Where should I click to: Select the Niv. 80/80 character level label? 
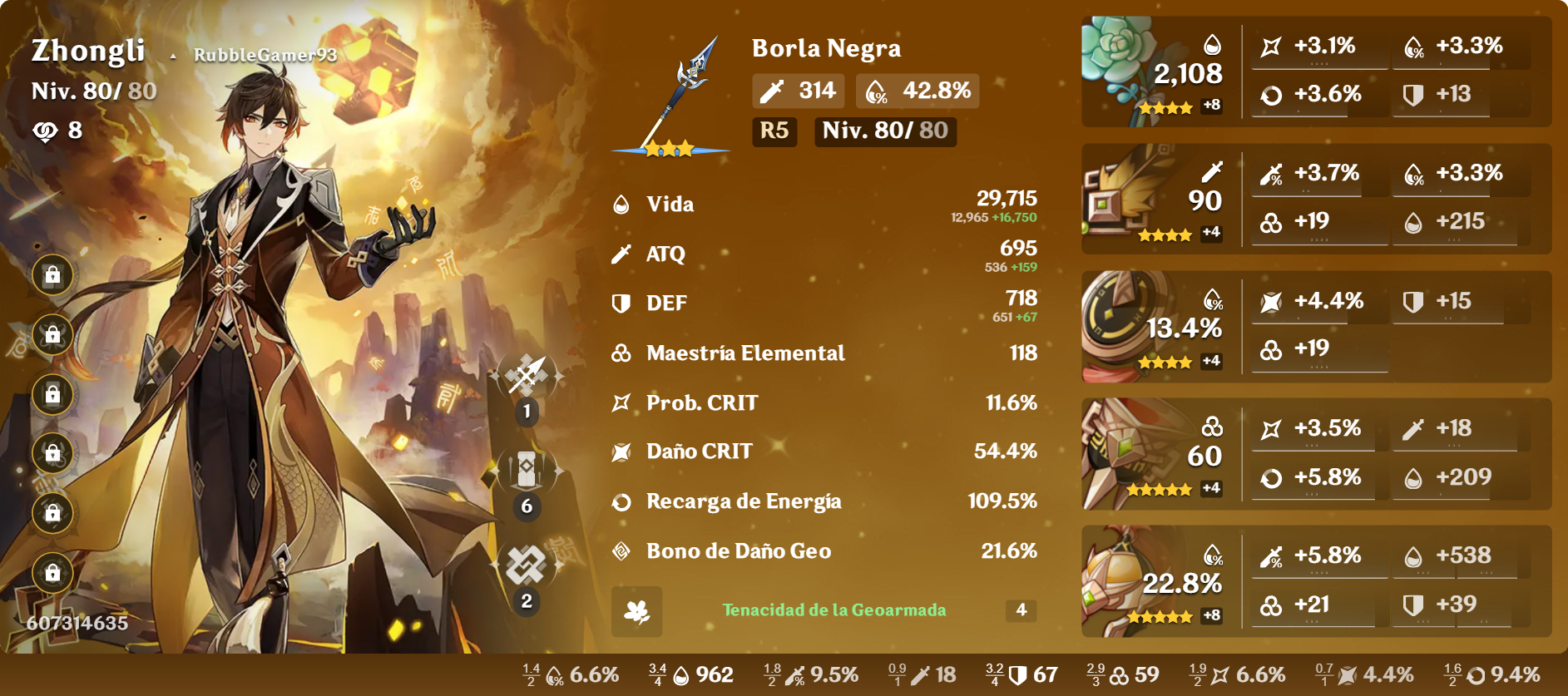93,91
